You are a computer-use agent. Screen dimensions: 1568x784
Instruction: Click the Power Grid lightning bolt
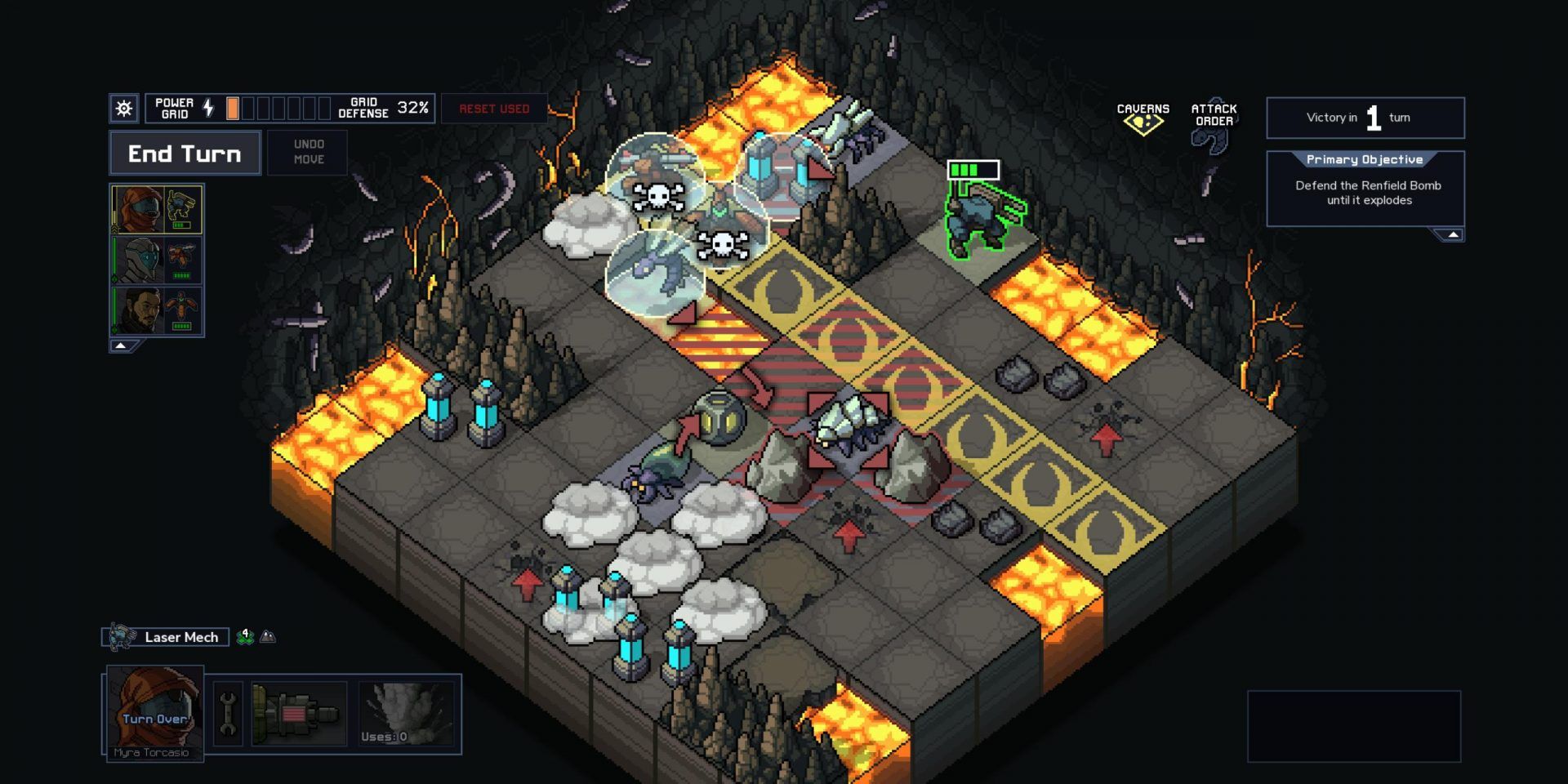pyautogui.click(x=207, y=107)
